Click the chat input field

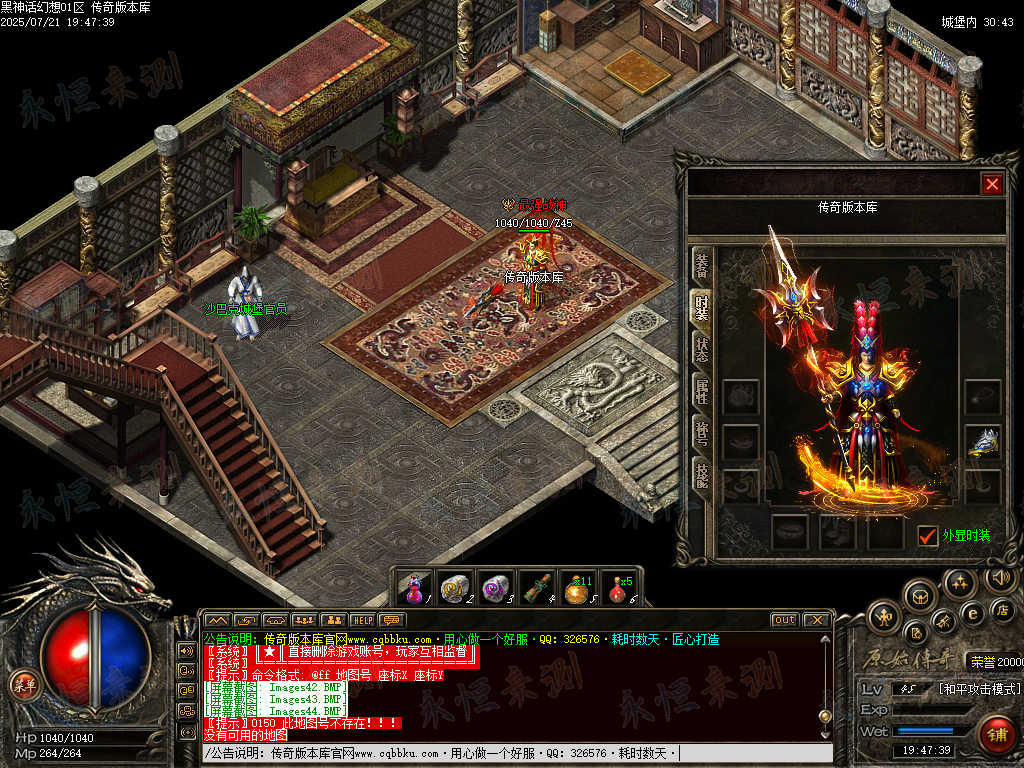(517, 753)
